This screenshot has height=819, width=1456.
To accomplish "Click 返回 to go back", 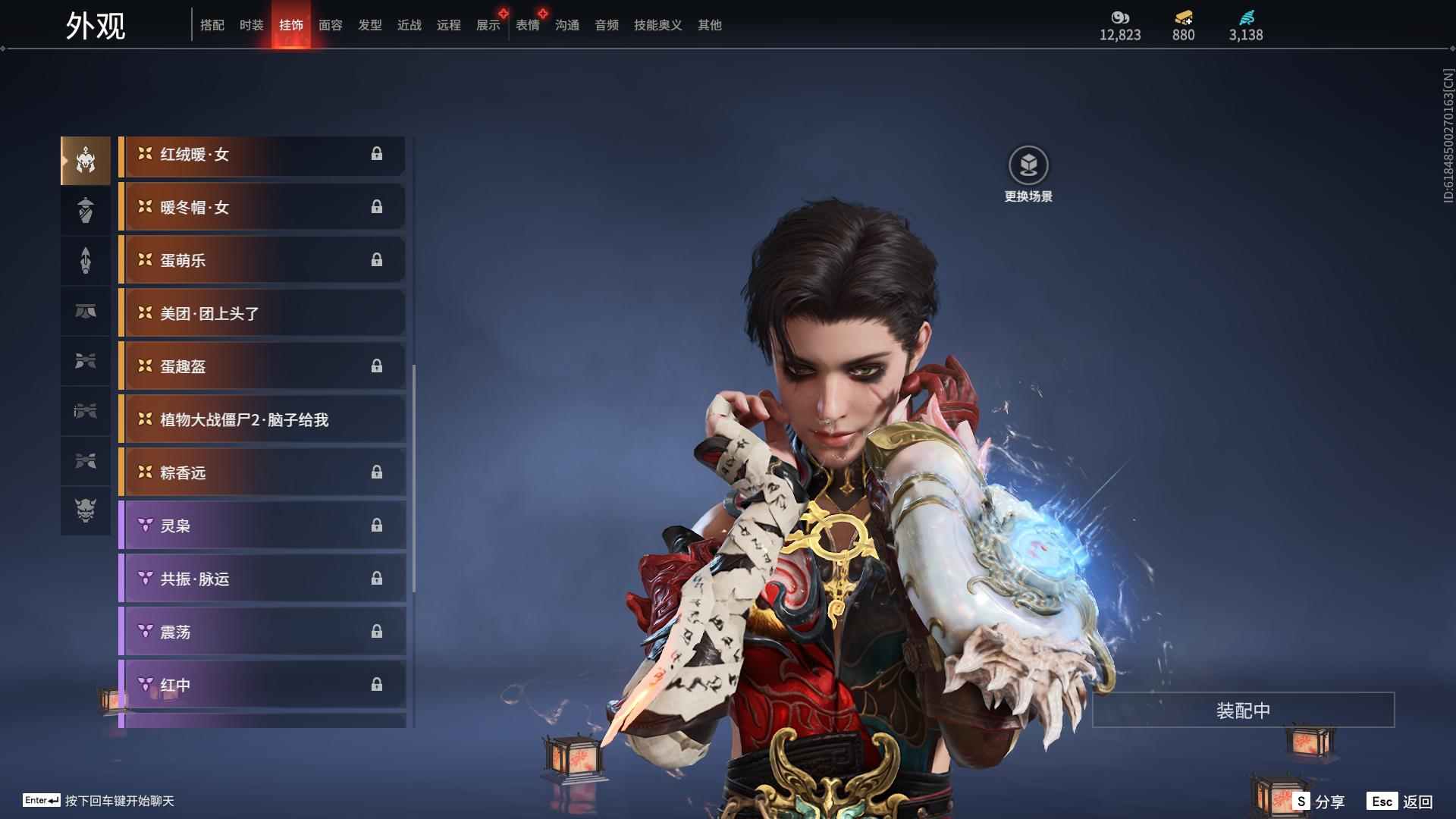I will coord(1401,802).
